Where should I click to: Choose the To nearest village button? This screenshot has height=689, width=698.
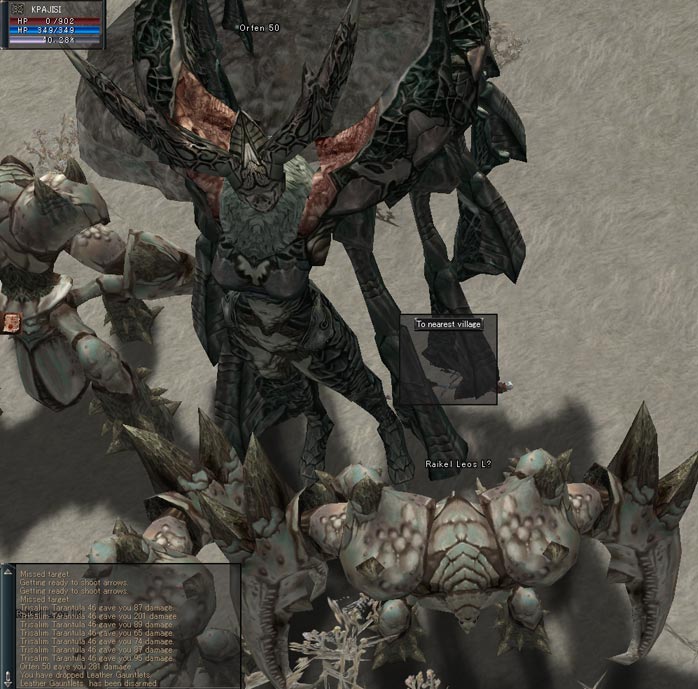click(448, 324)
